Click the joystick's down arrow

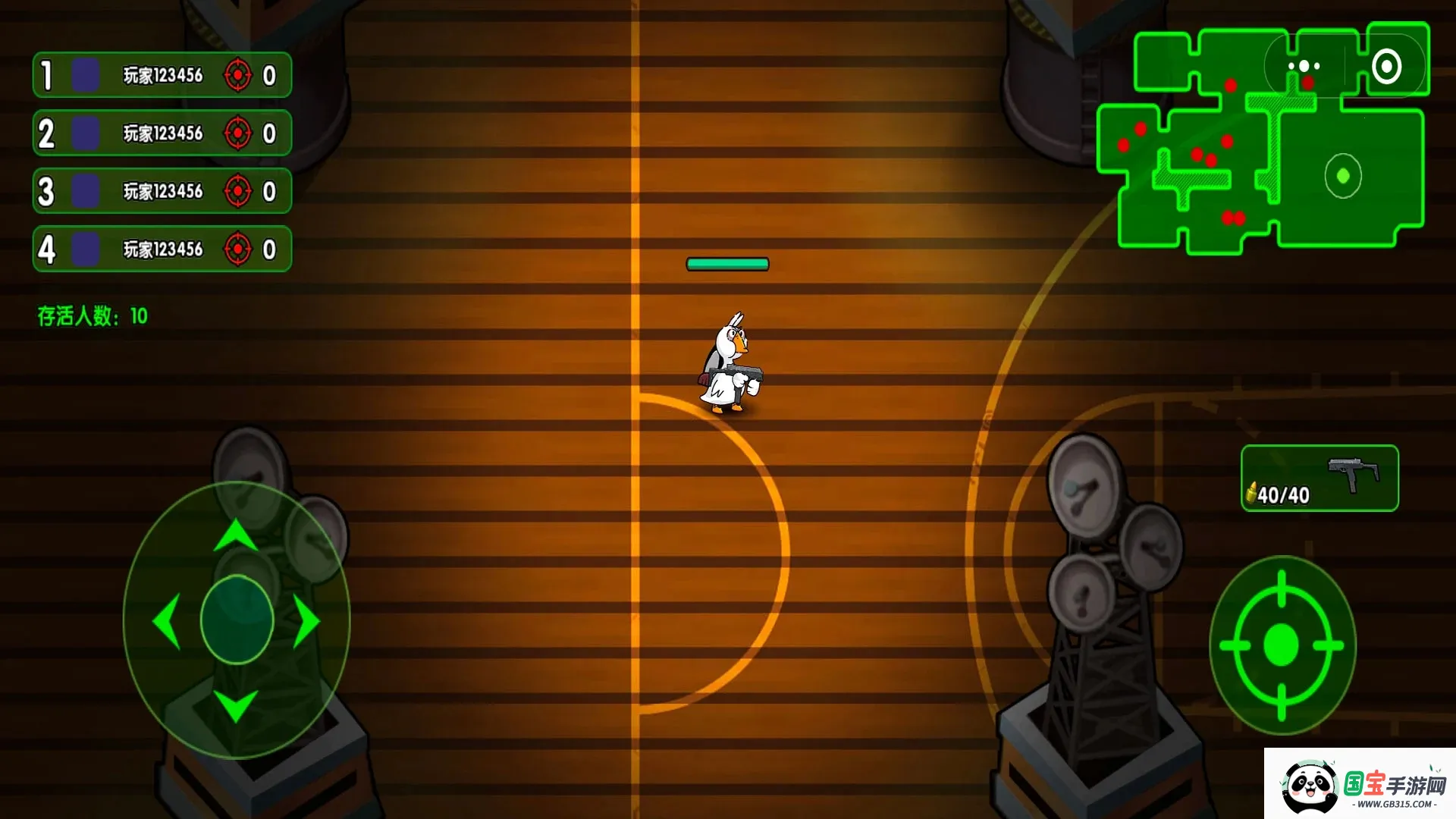[236, 705]
